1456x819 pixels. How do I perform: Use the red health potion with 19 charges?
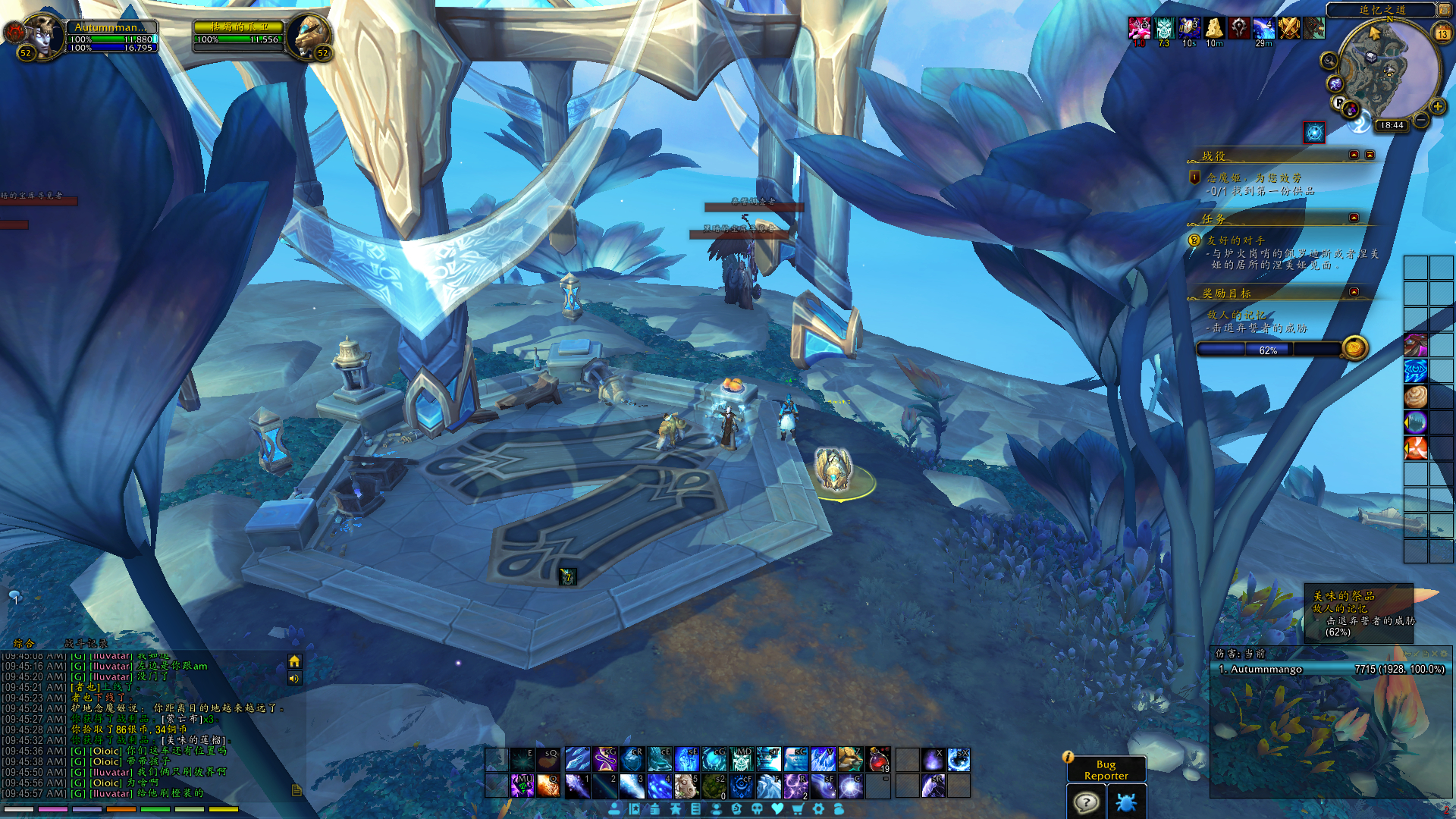(x=878, y=759)
